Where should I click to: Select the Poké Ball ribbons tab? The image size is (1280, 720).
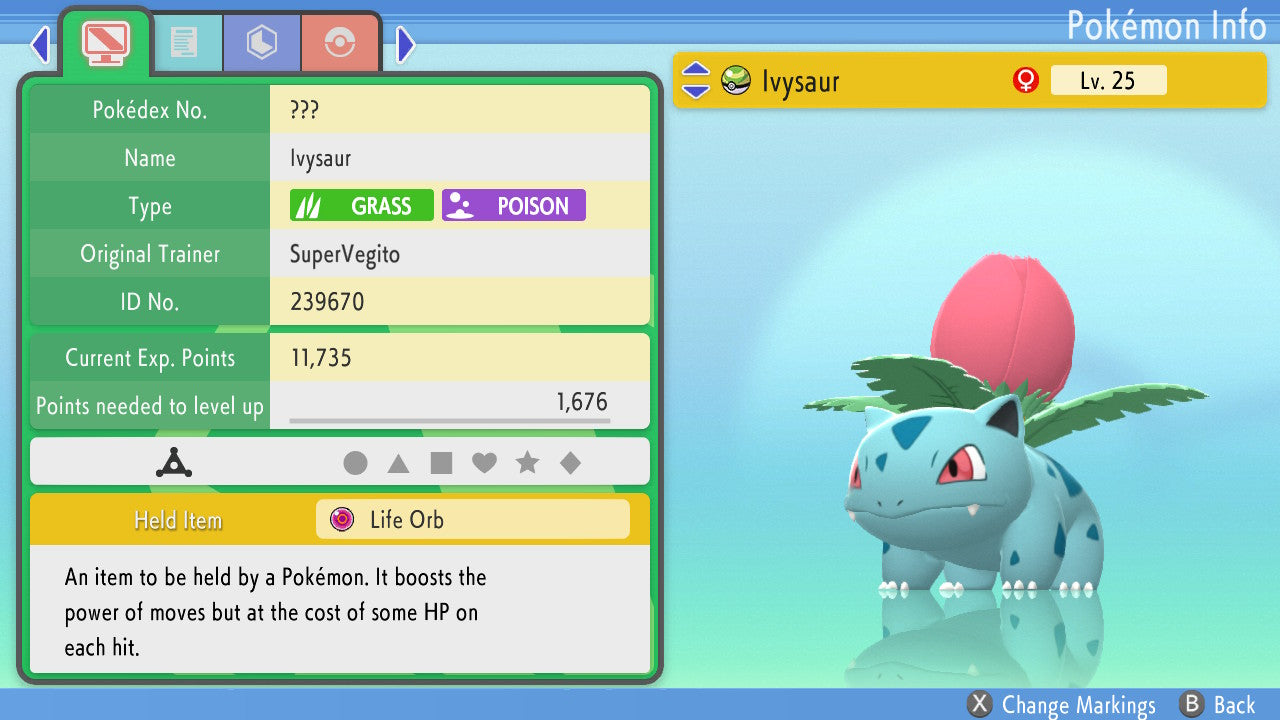pos(340,42)
